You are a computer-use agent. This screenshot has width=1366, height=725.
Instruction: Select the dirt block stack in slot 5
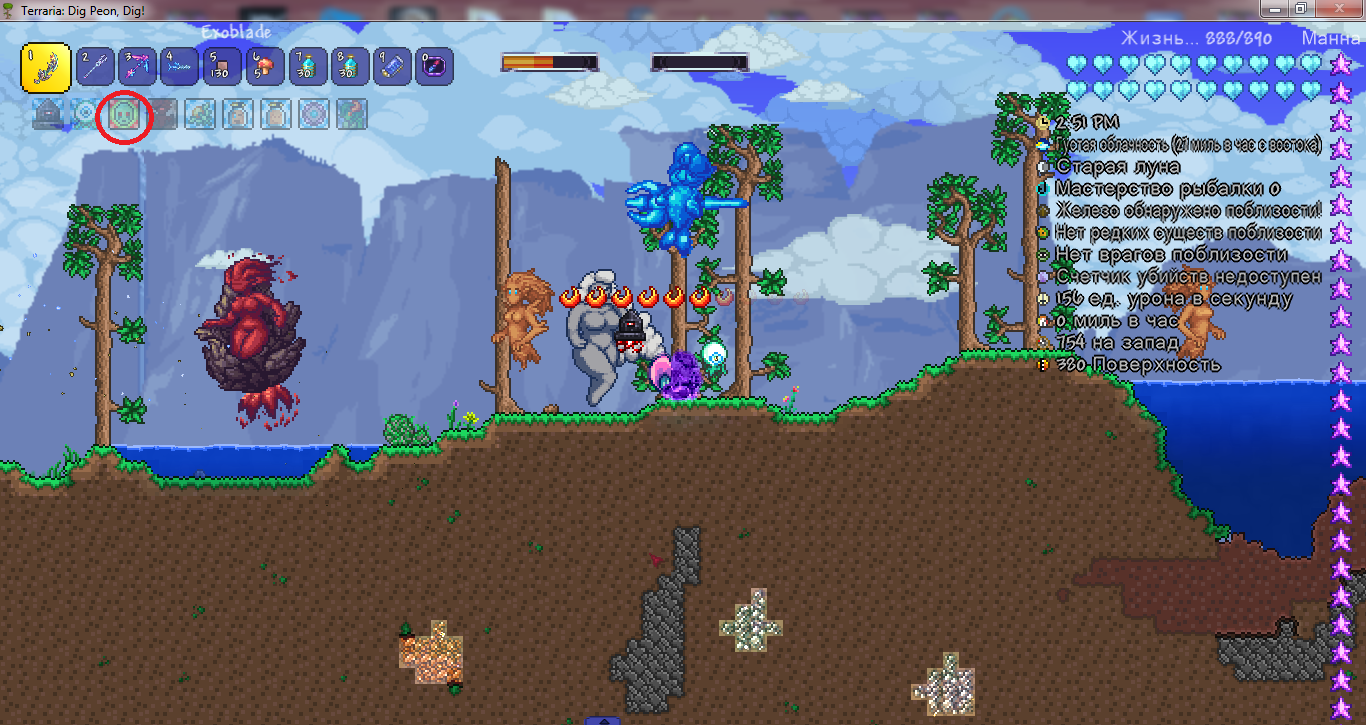coord(221,65)
